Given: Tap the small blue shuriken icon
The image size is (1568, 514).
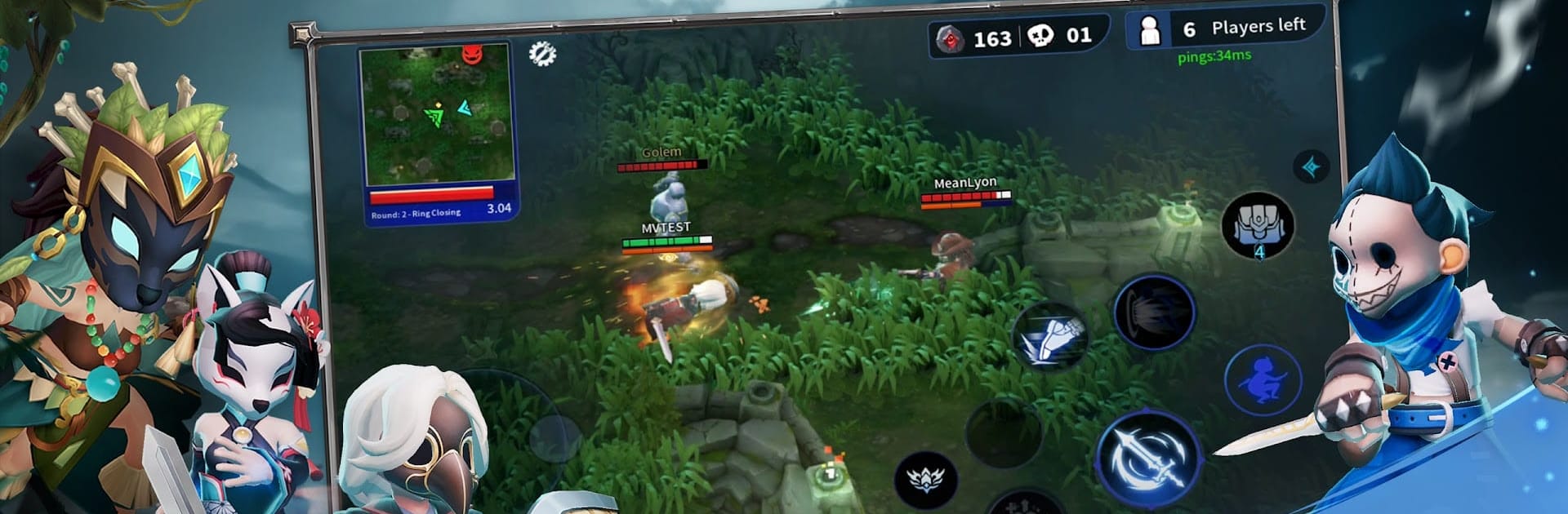Looking at the screenshot, I should [x=1312, y=167].
